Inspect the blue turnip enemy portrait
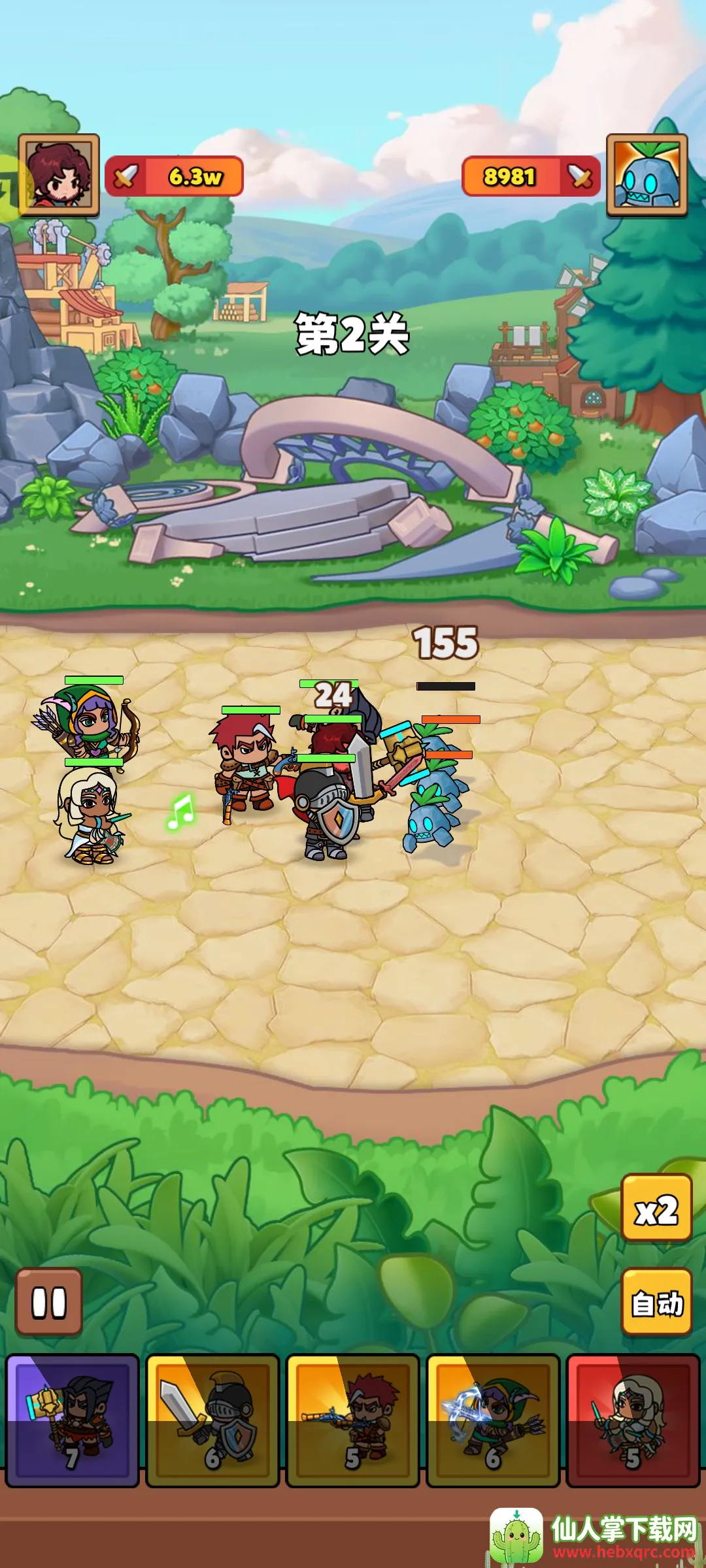 tap(647, 175)
